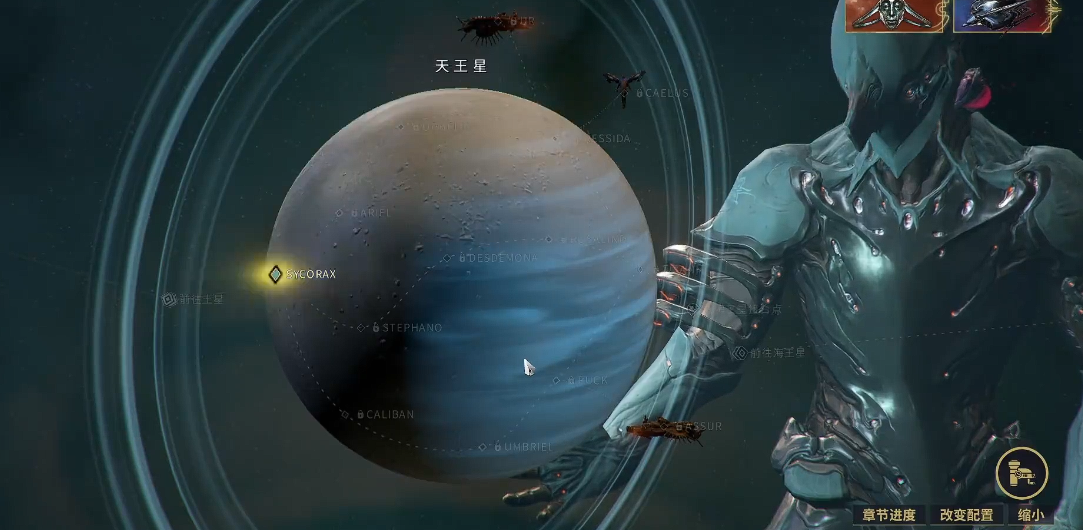Open 改变配置 loadout change
1083x530 pixels.
[x=967, y=516]
